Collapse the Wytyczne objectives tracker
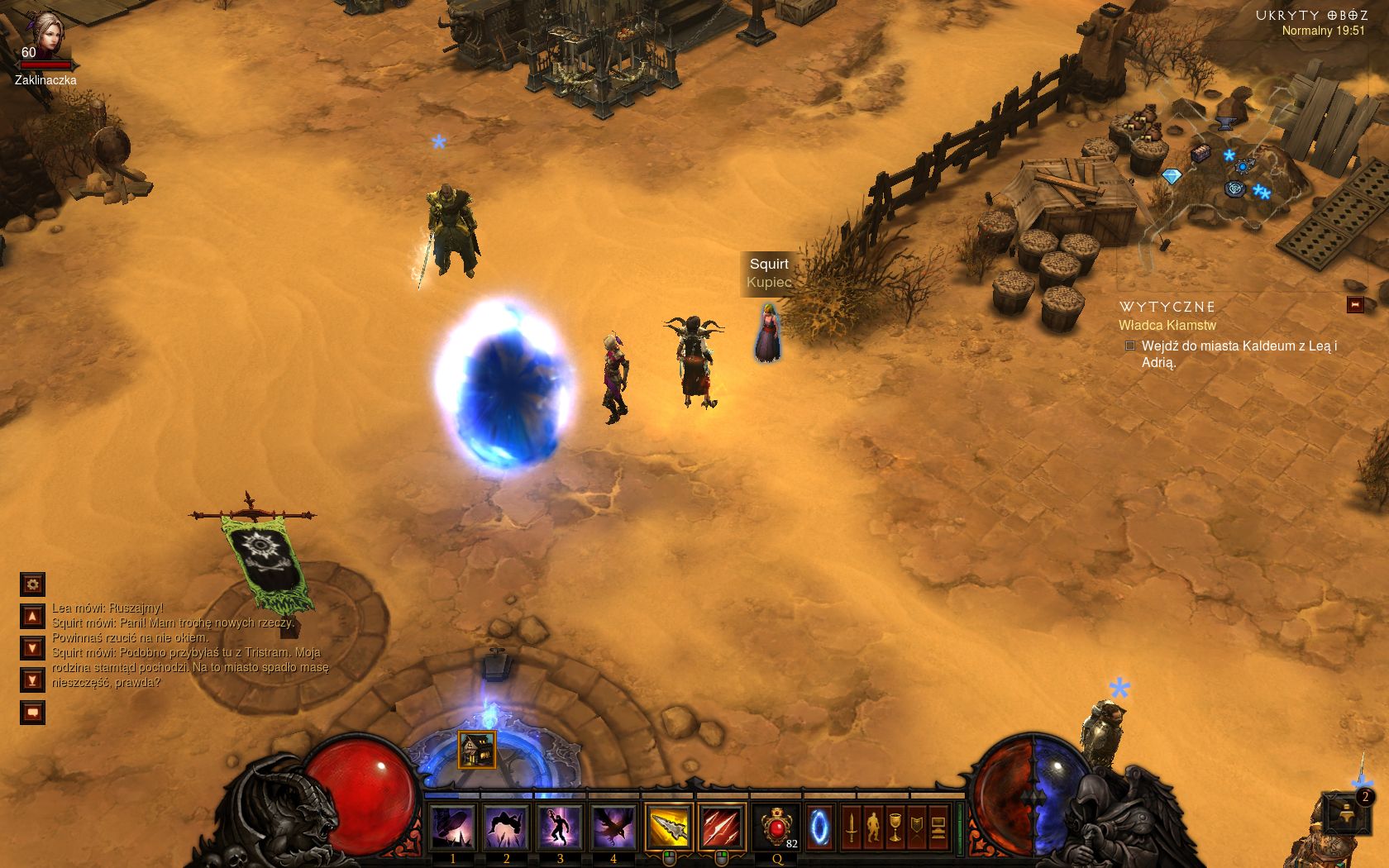The image size is (1389, 868). click(1354, 305)
